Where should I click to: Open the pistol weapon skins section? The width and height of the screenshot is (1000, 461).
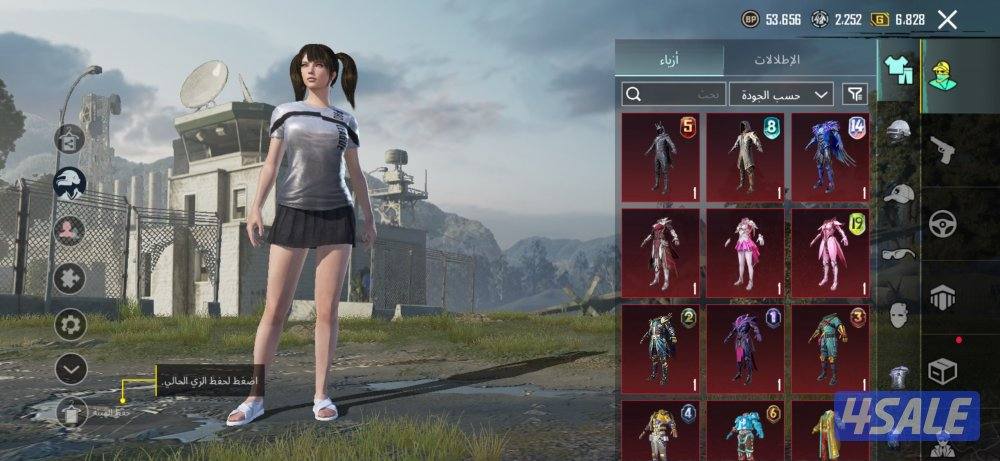[943, 150]
